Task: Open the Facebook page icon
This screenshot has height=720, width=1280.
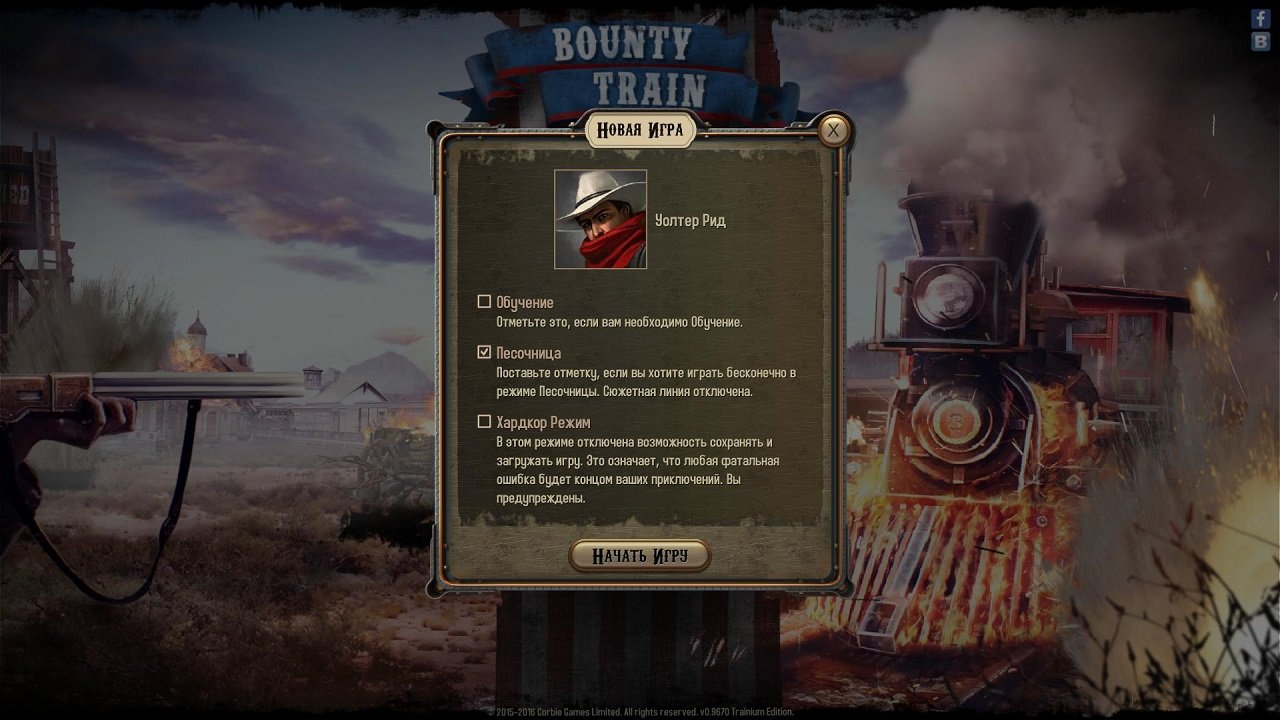Action: 1262,18
